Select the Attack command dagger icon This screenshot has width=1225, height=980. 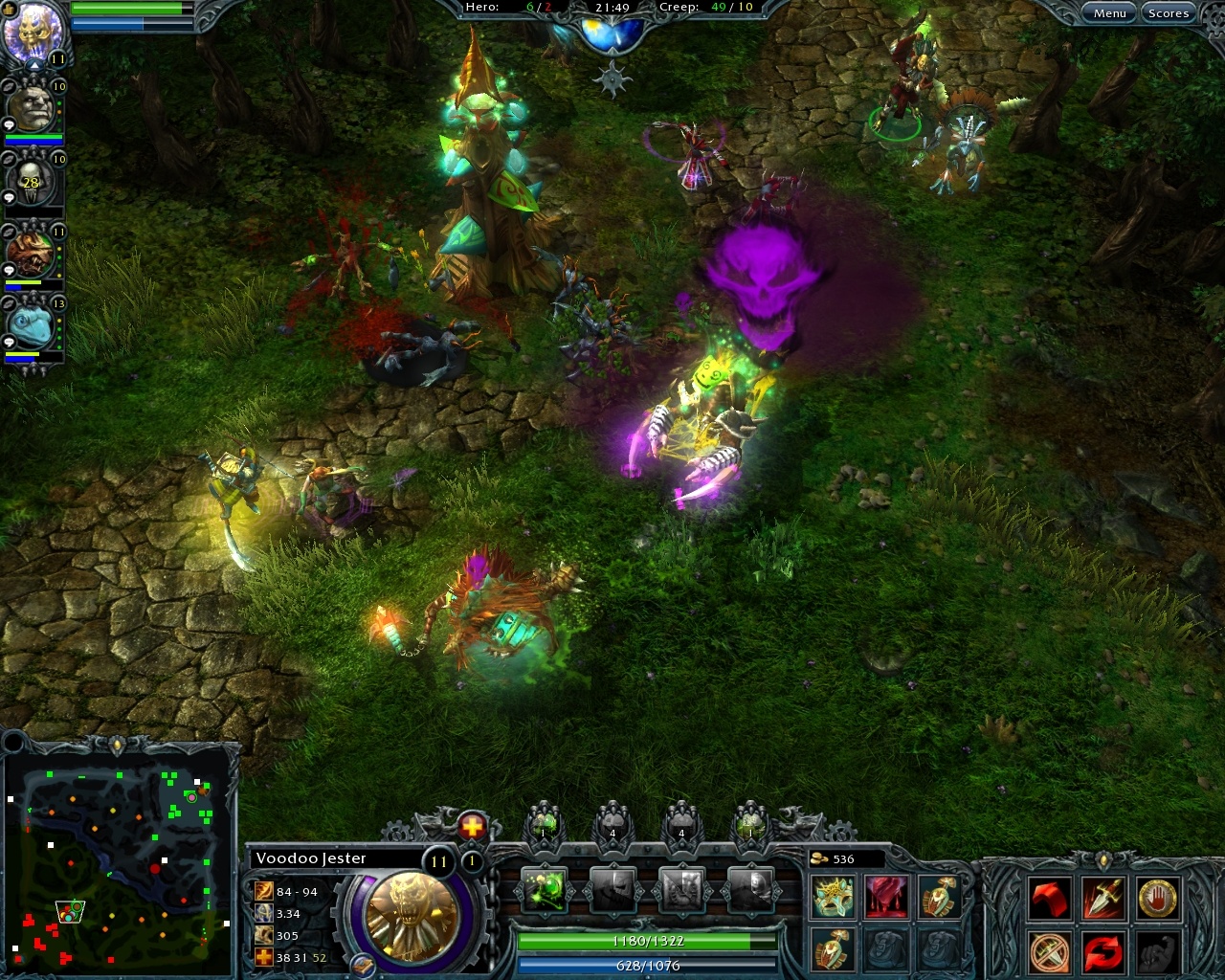(1104, 898)
